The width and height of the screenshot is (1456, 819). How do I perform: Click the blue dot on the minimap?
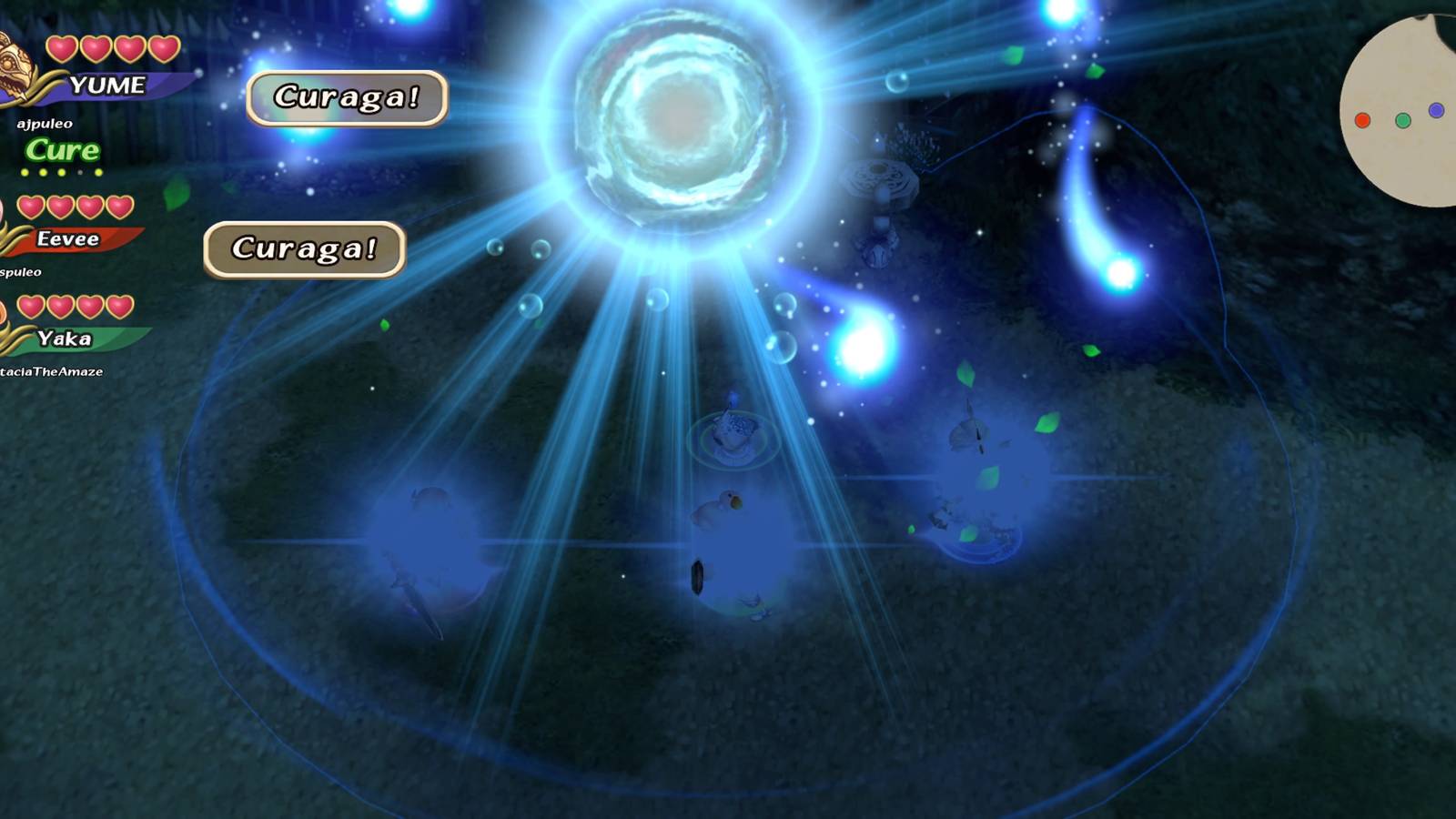(x=1436, y=109)
